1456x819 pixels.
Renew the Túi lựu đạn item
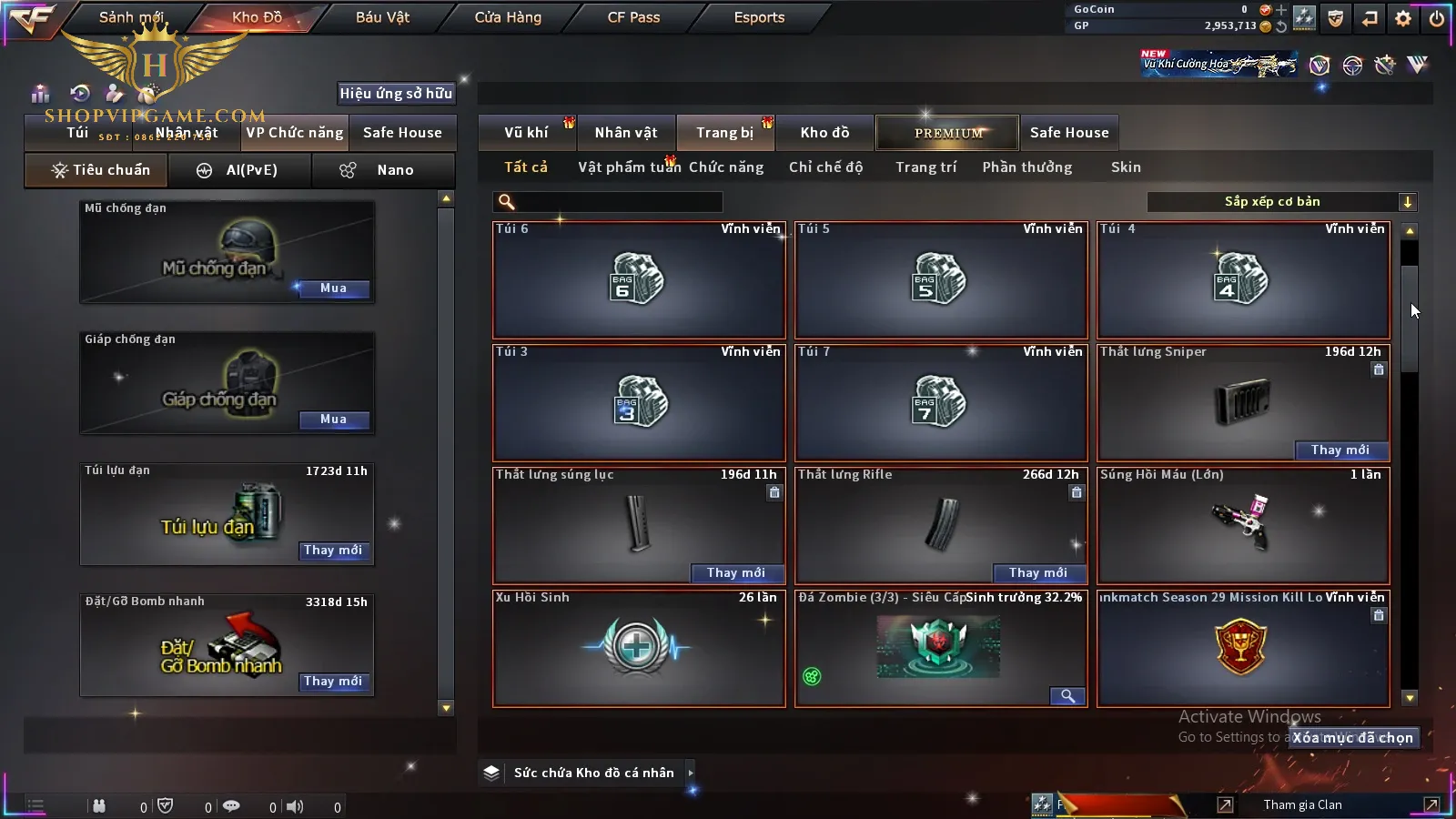(333, 551)
